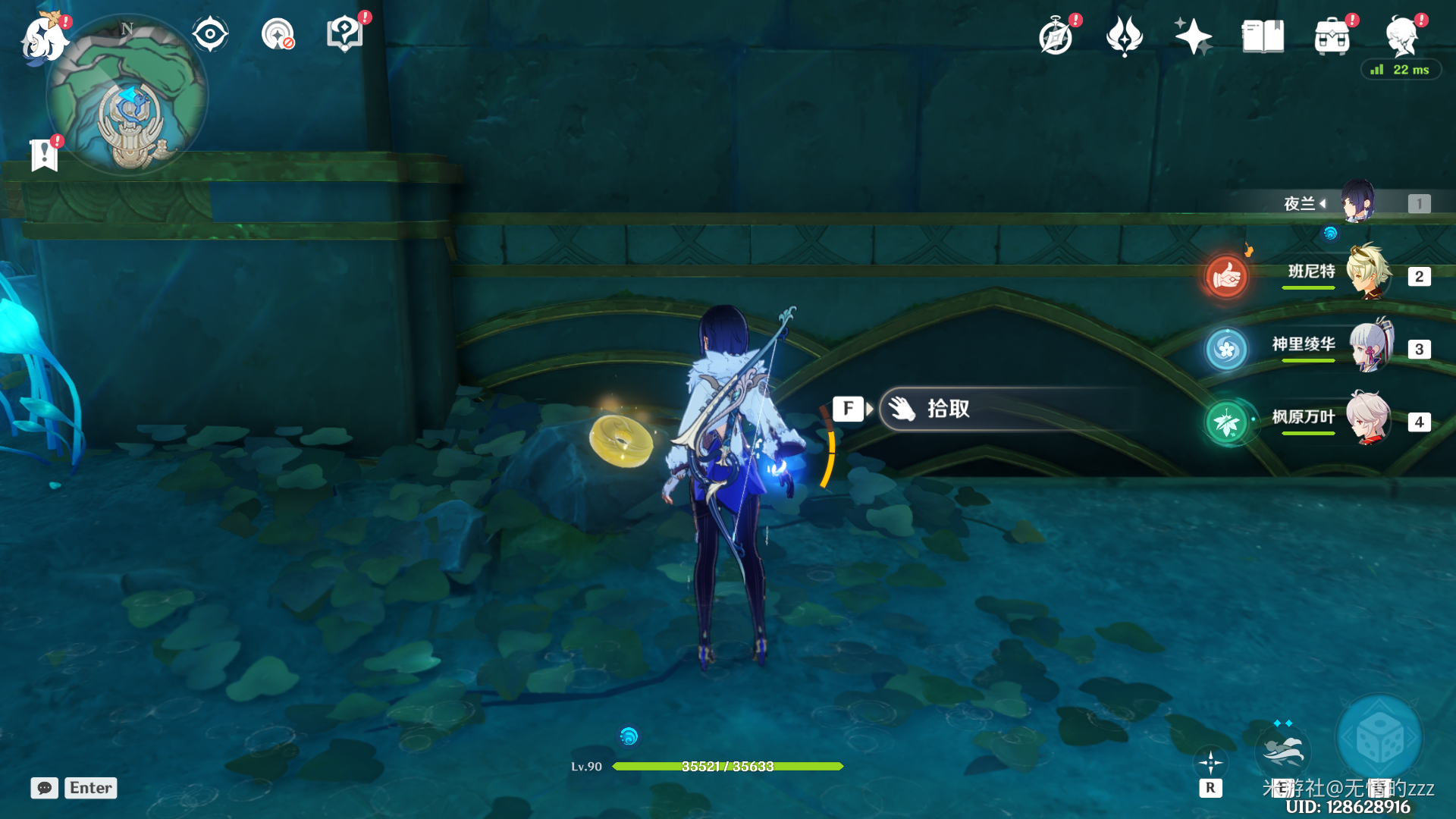Activate 神里绫华's blue elemental burst icon
The width and height of the screenshot is (1456, 819).
[x=1226, y=350]
